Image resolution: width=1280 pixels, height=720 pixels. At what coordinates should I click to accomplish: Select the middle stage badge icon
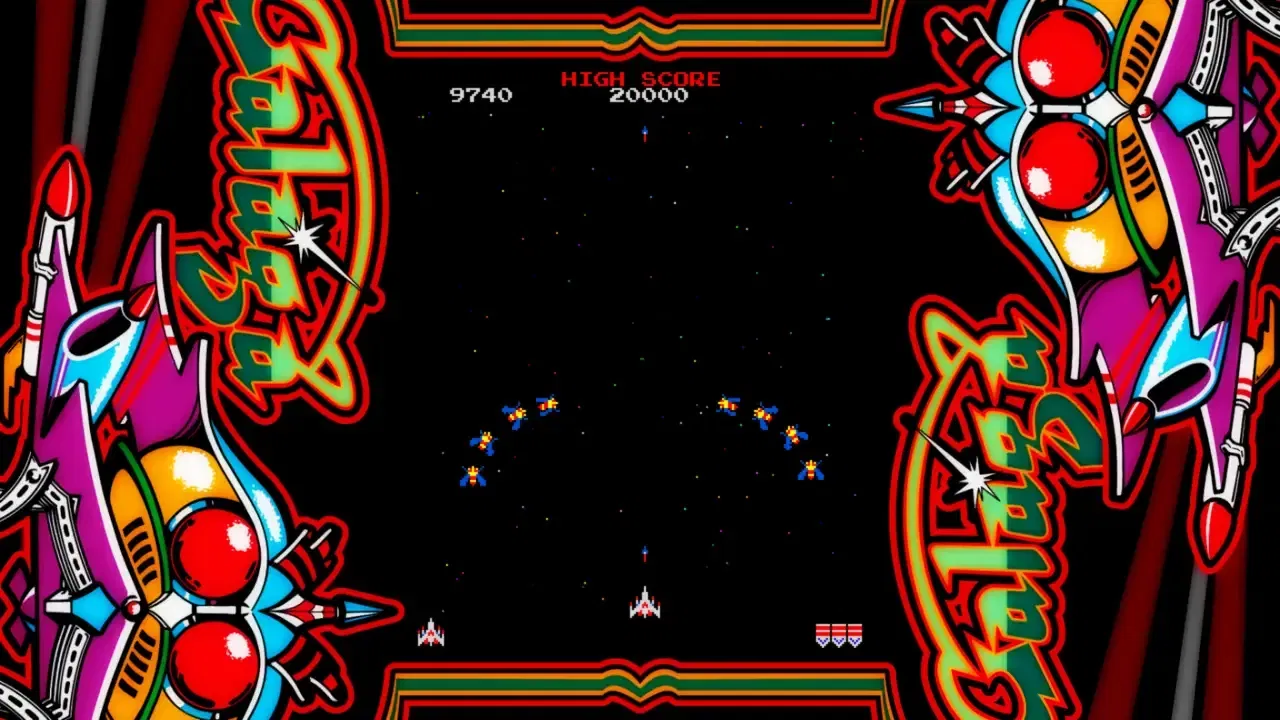coord(838,634)
